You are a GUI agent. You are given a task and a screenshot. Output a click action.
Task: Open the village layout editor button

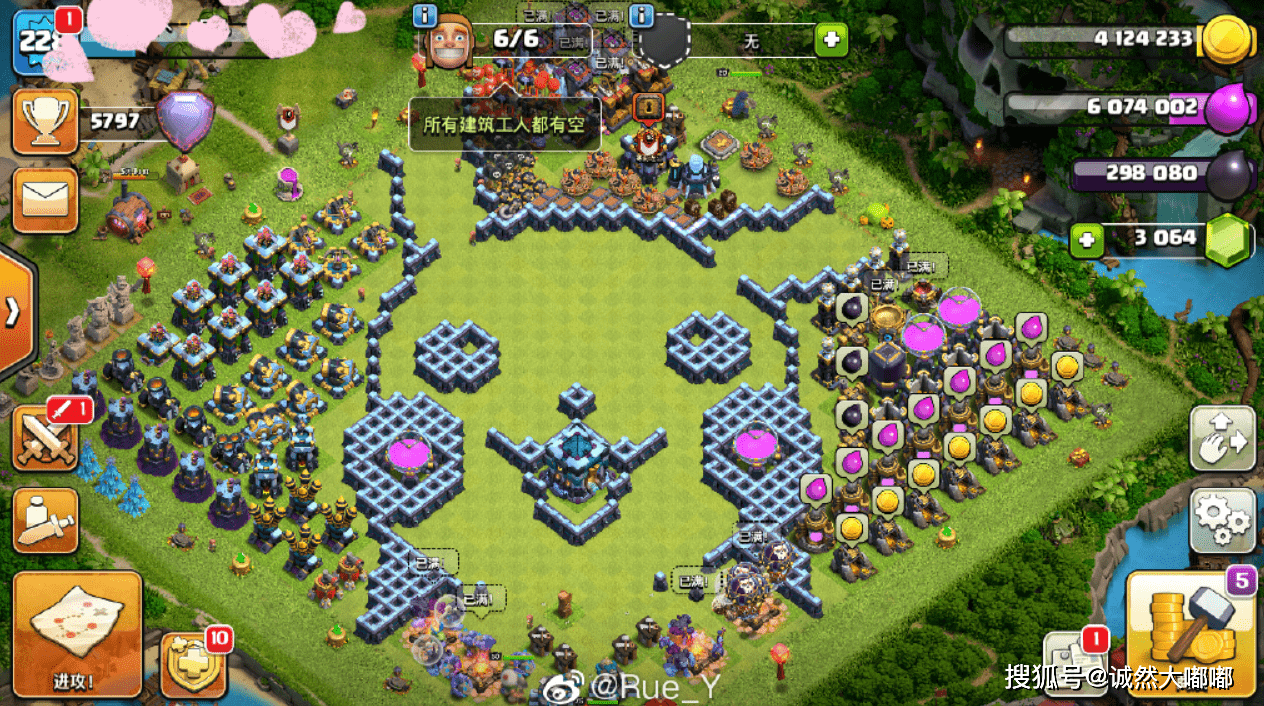tap(1222, 438)
